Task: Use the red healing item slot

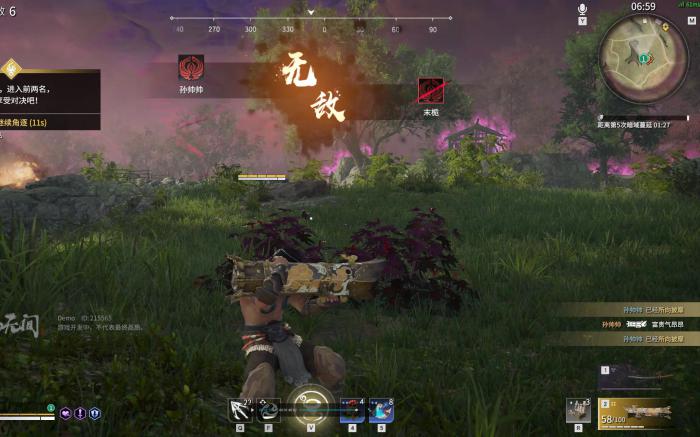Action: (x=351, y=409)
